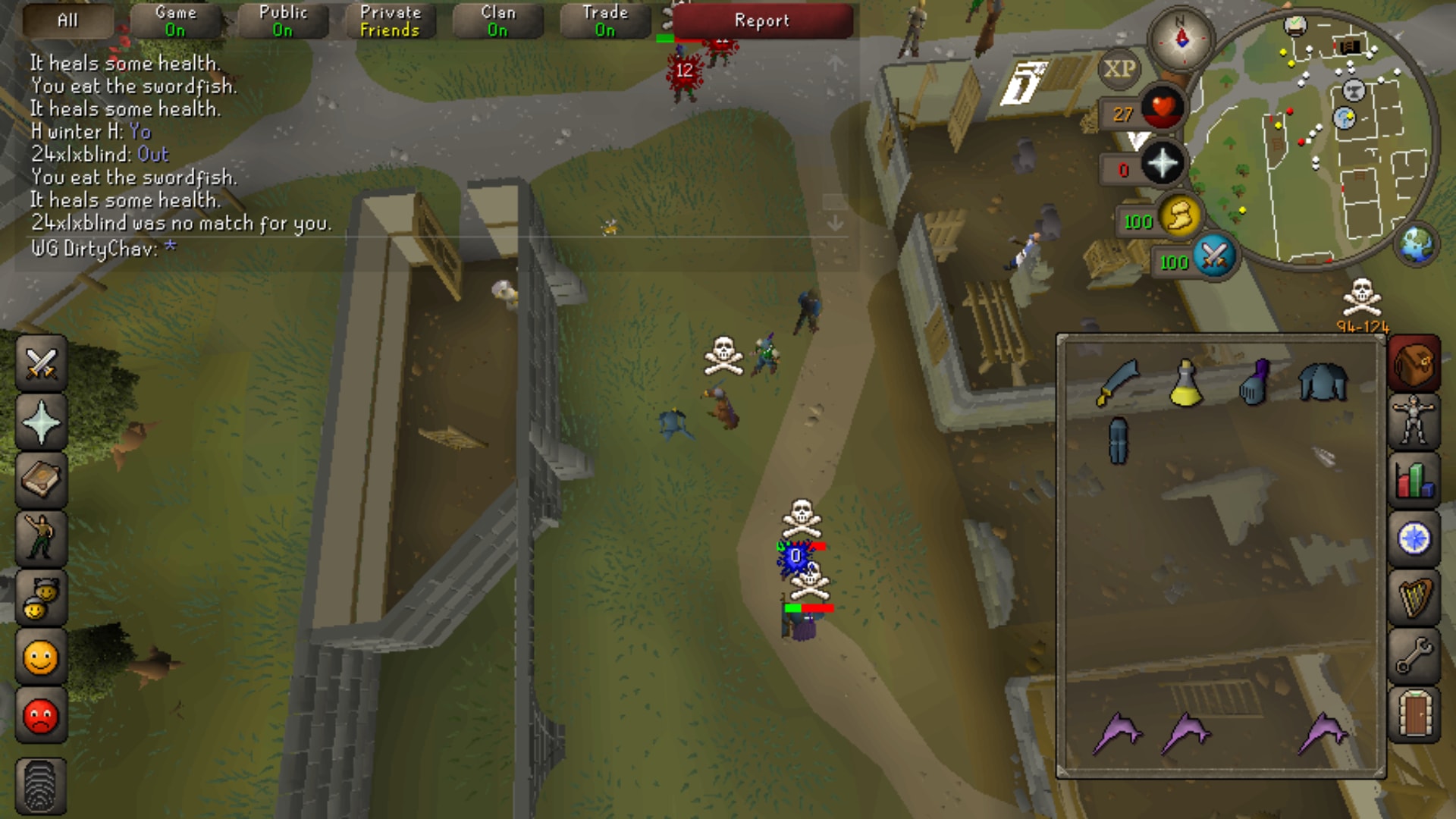Screen dimensions: 1456x819
Task: Toggle the XP counter button
Action: pyautogui.click(x=1119, y=69)
